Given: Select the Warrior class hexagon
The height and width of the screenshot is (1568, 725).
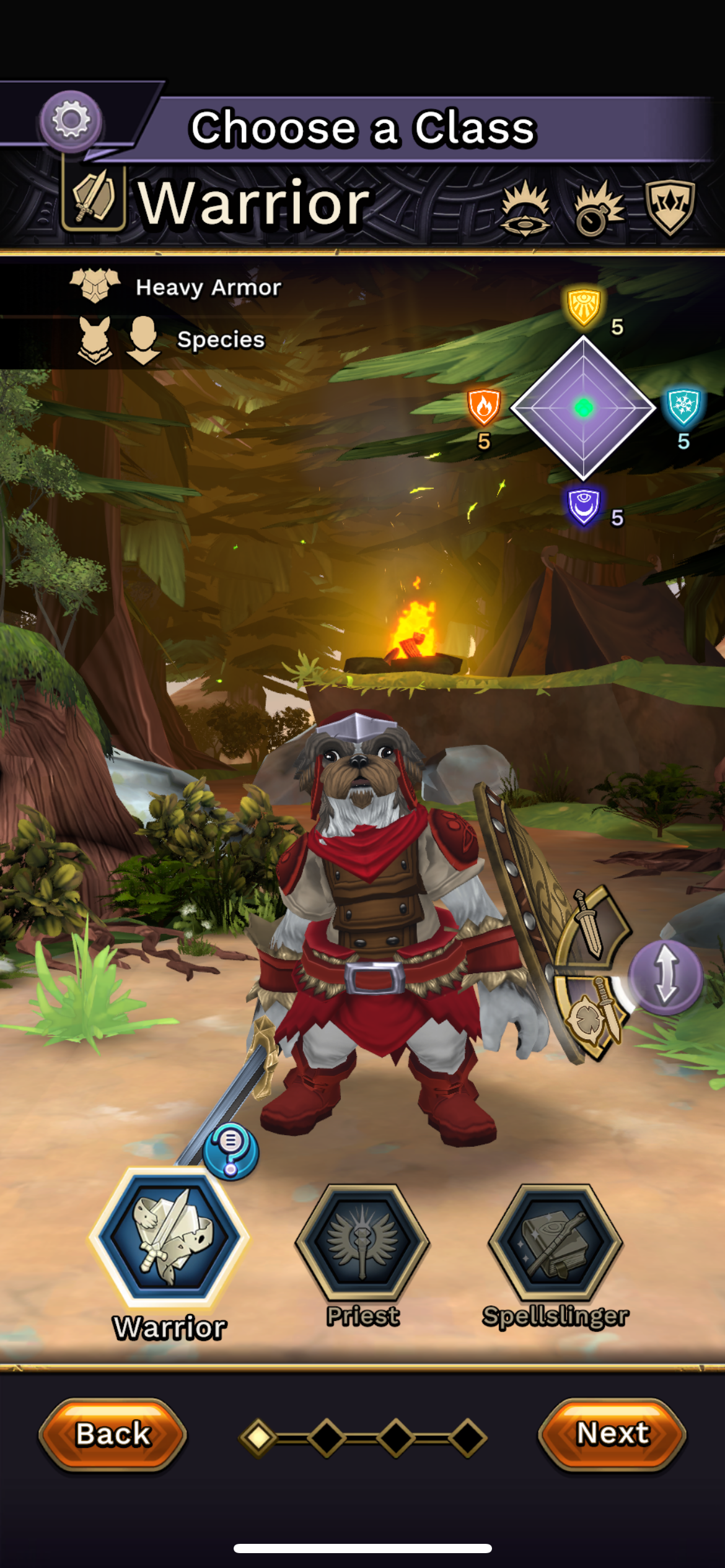Looking at the screenshot, I should (169, 1236).
